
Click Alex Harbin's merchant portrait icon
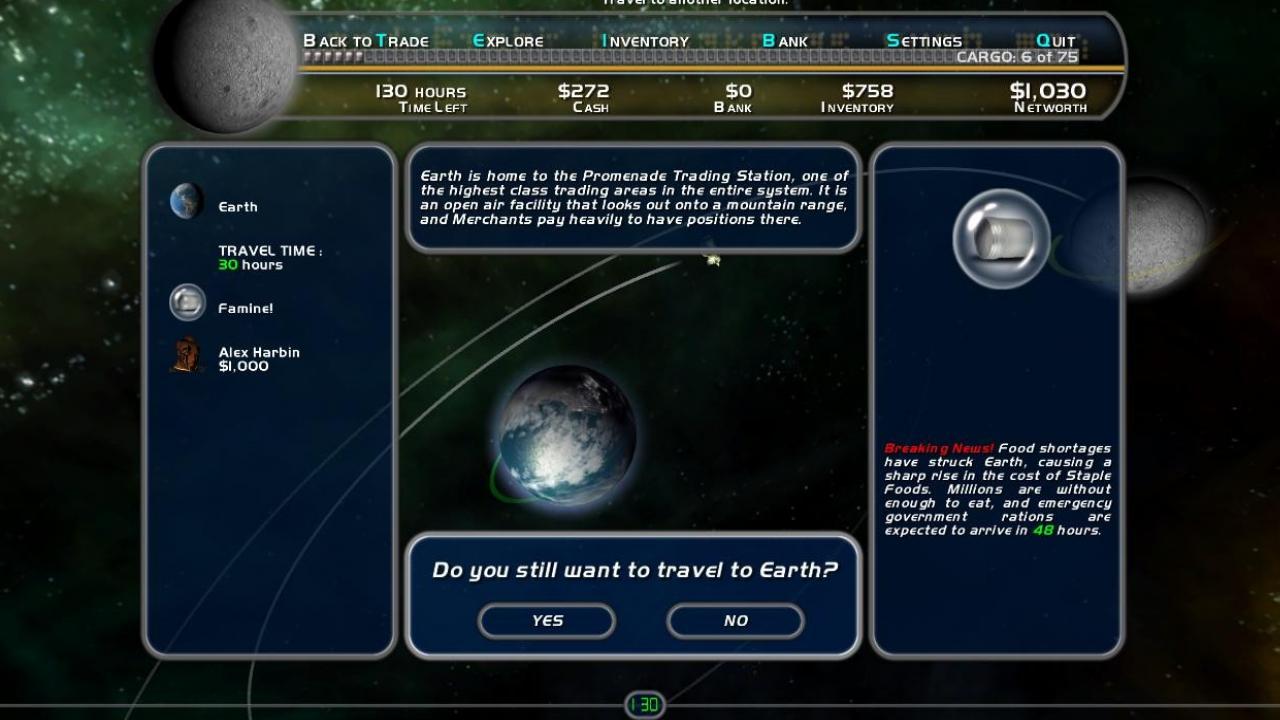coord(186,355)
